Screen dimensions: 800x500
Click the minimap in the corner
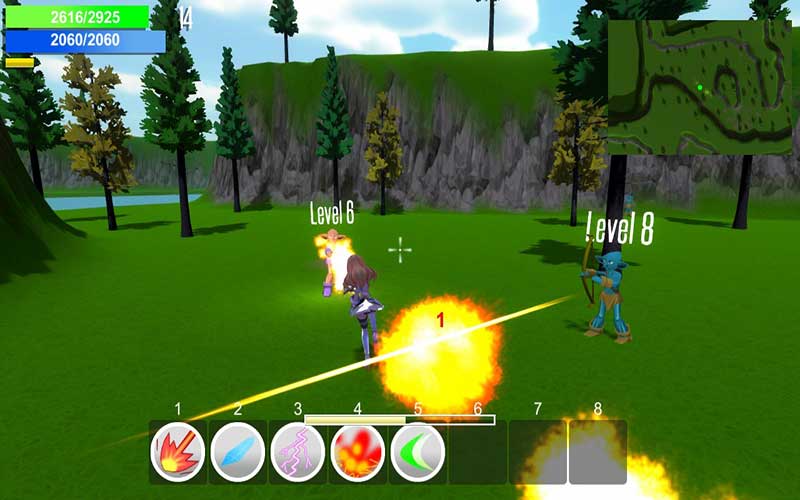point(699,86)
